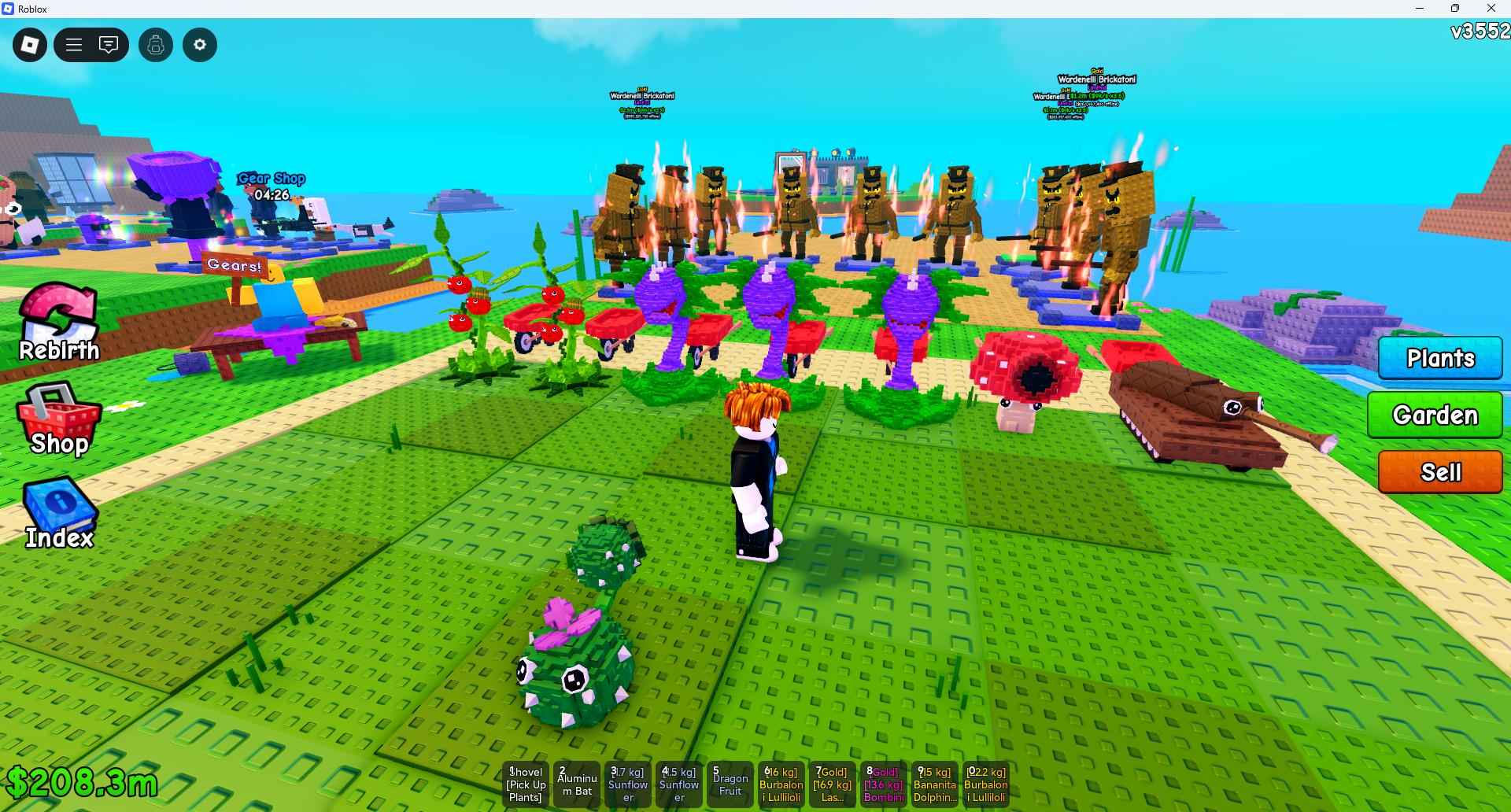Open the Garden menu
The image size is (1511, 812).
(1435, 415)
